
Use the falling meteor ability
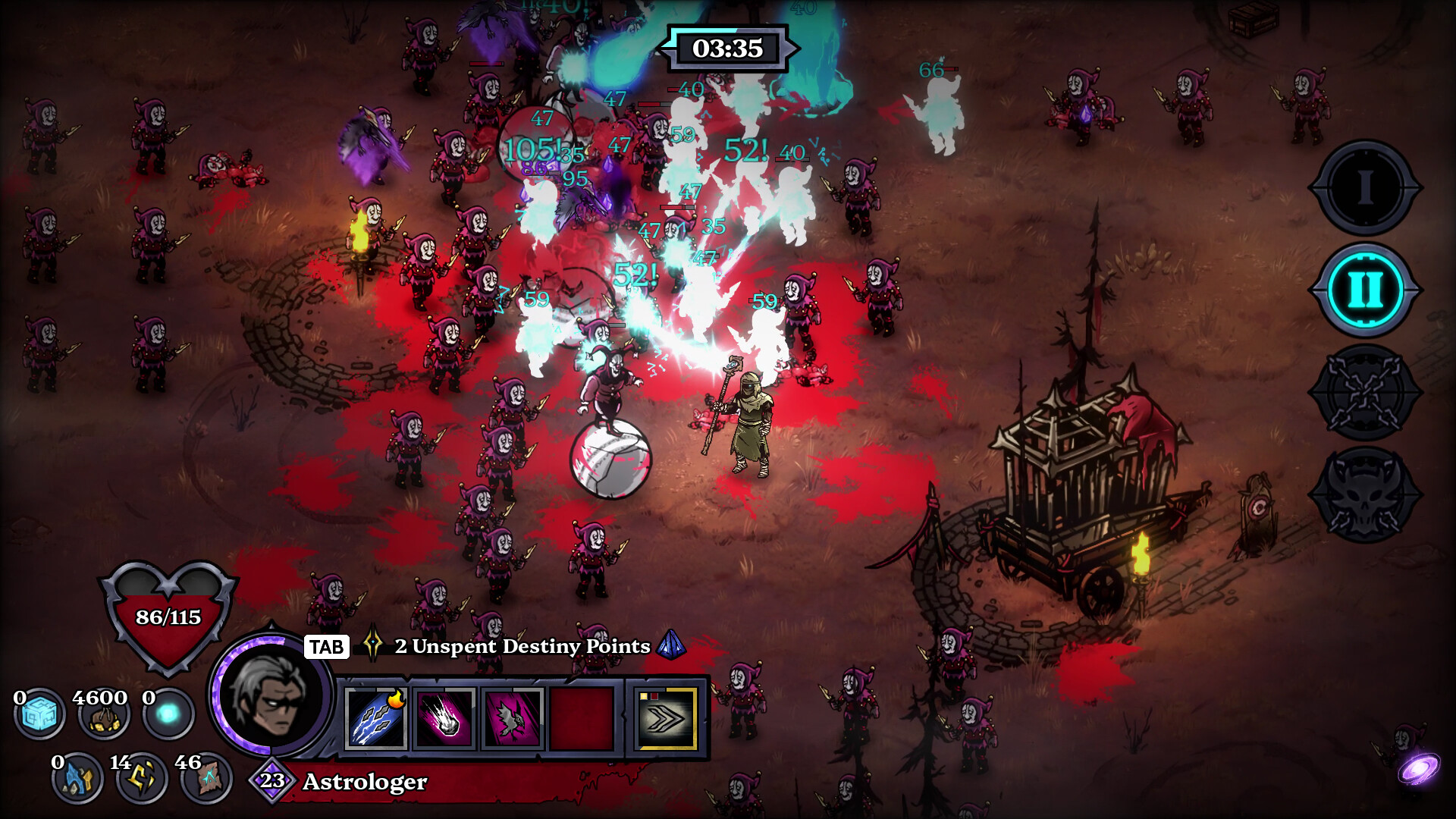tap(444, 719)
